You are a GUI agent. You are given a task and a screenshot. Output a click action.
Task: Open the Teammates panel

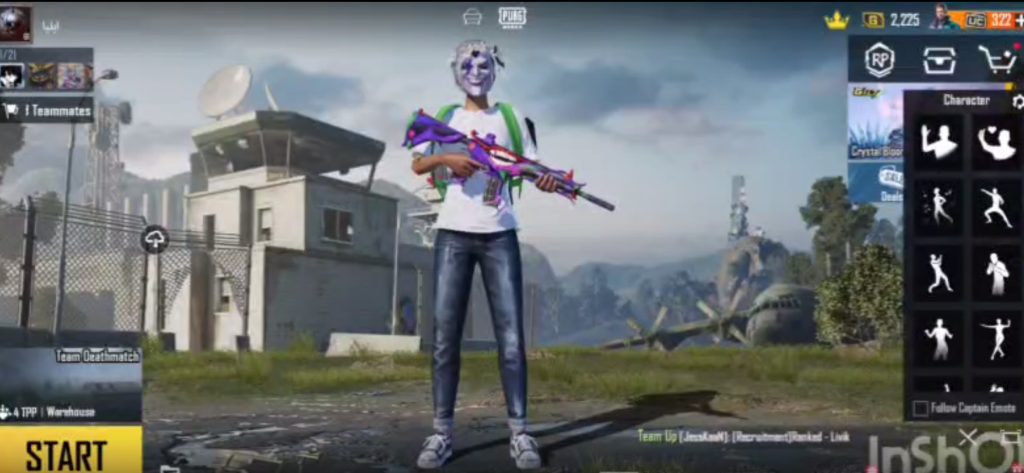pos(48,111)
